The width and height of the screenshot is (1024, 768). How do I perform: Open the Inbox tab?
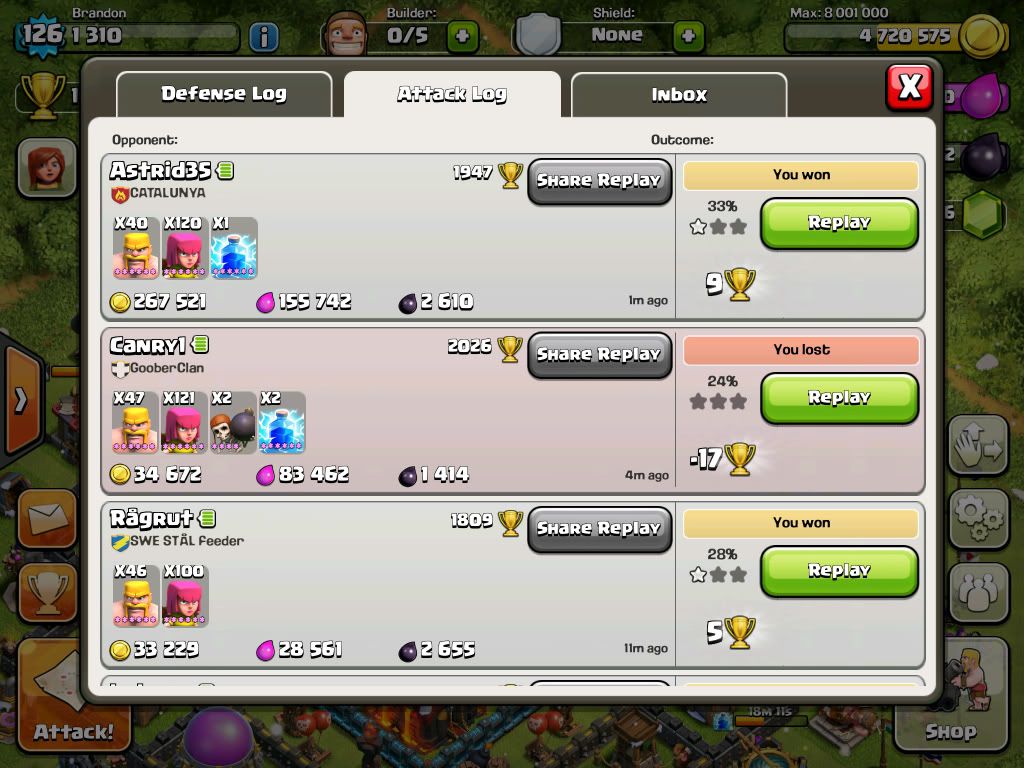point(679,95)
